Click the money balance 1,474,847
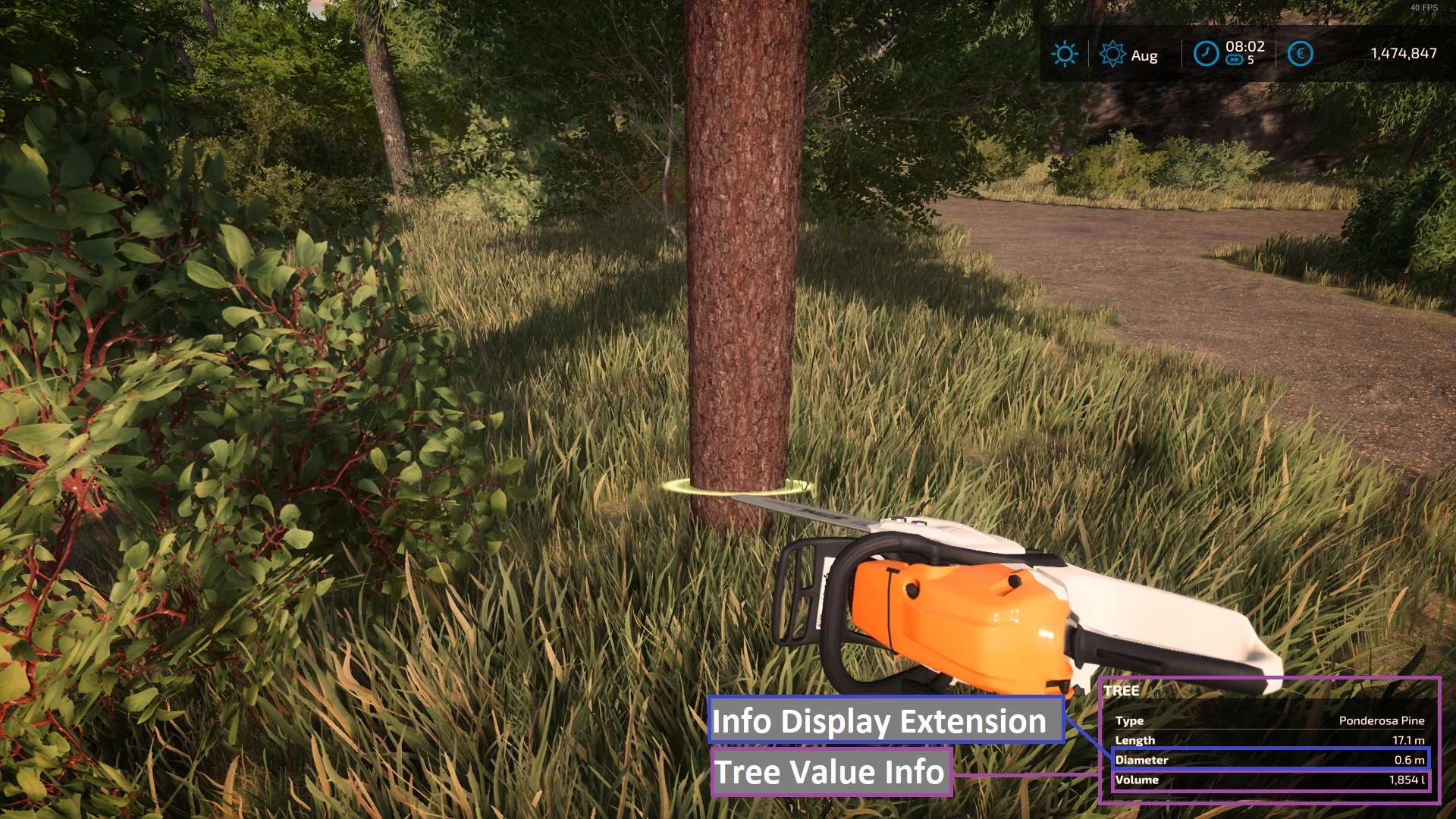Screen dimensions: 1456x819 coord(1404,54)
